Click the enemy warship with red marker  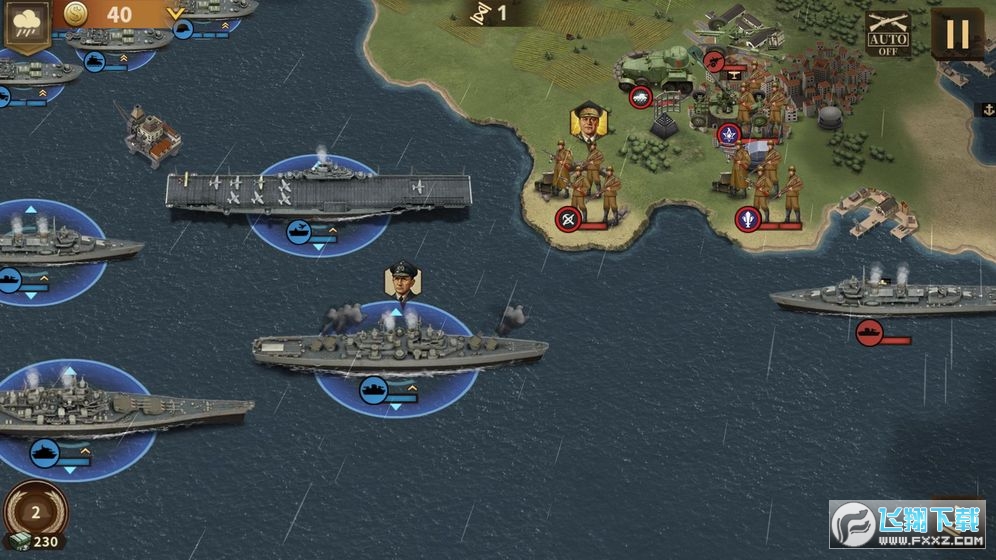870,295
